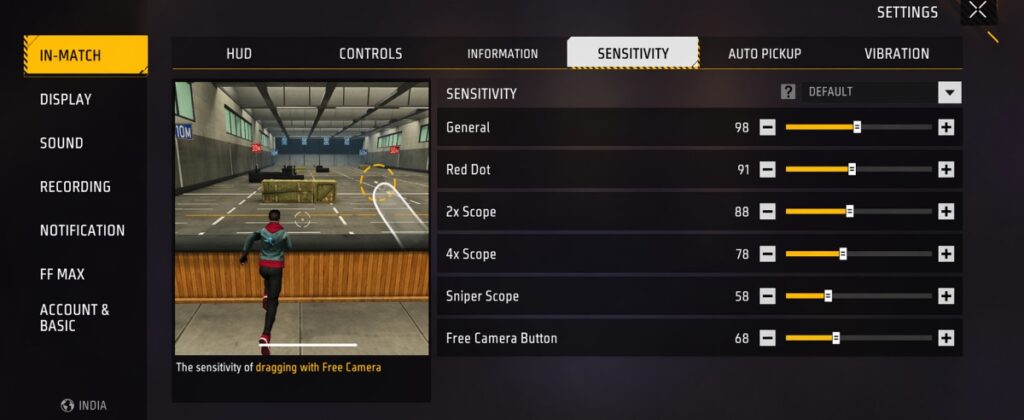Decrease Red Dot sensitivity with minus button

pyautogui.click(x=767, y=170)
